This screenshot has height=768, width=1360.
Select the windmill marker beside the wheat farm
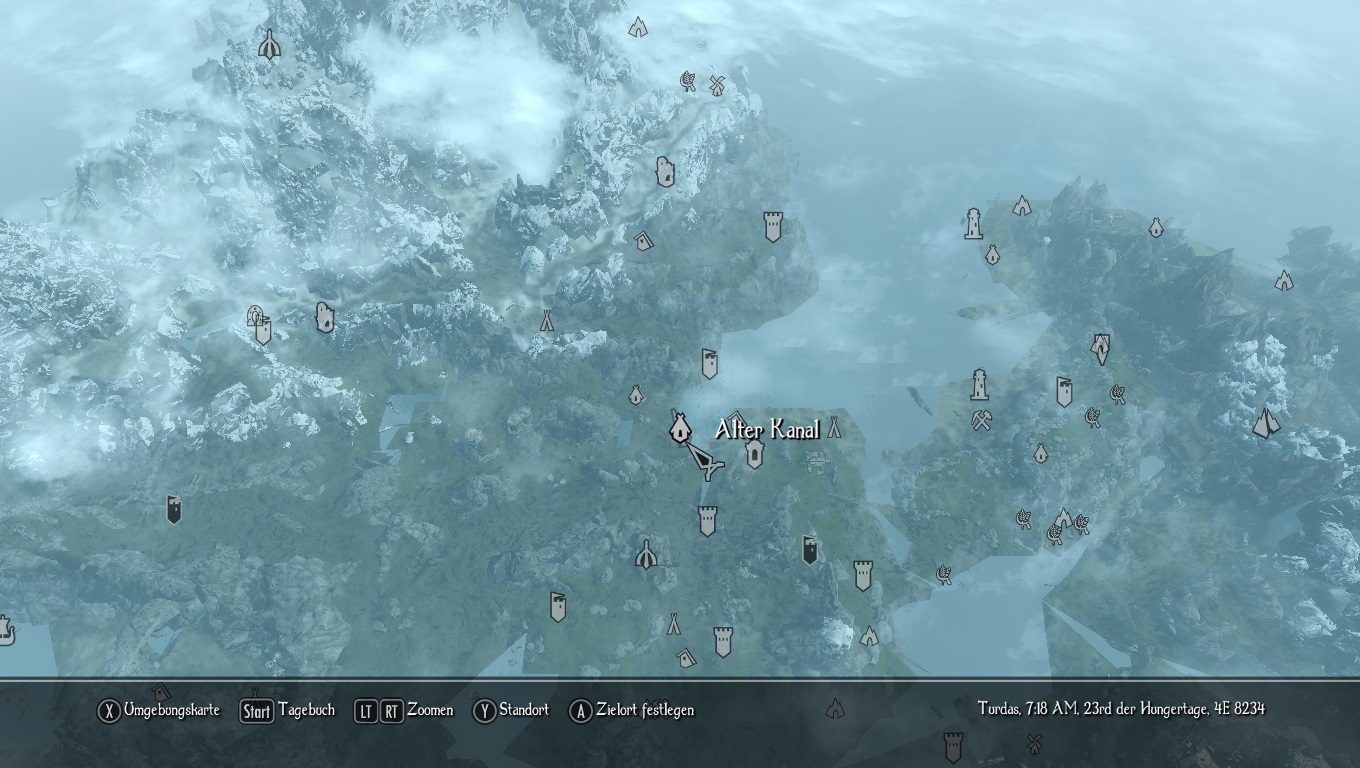click(x=716, y=84)
